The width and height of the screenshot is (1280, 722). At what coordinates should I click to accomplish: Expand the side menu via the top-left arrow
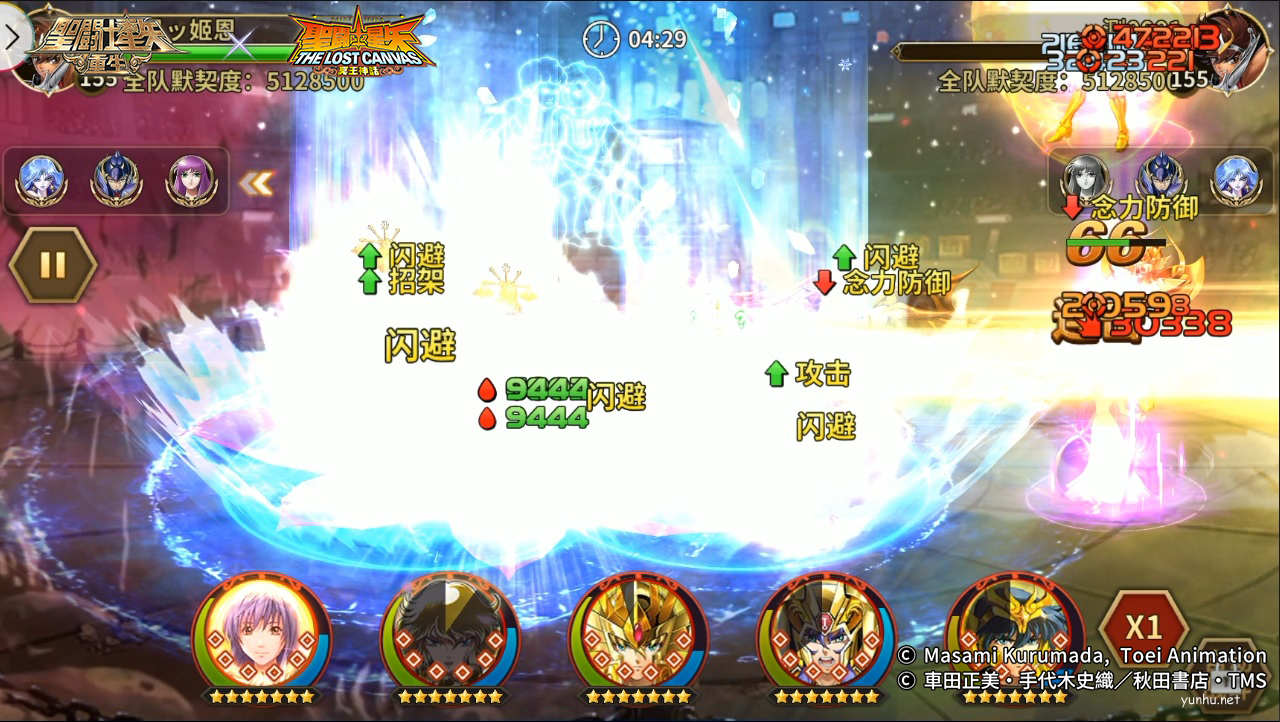coord(10,37)
